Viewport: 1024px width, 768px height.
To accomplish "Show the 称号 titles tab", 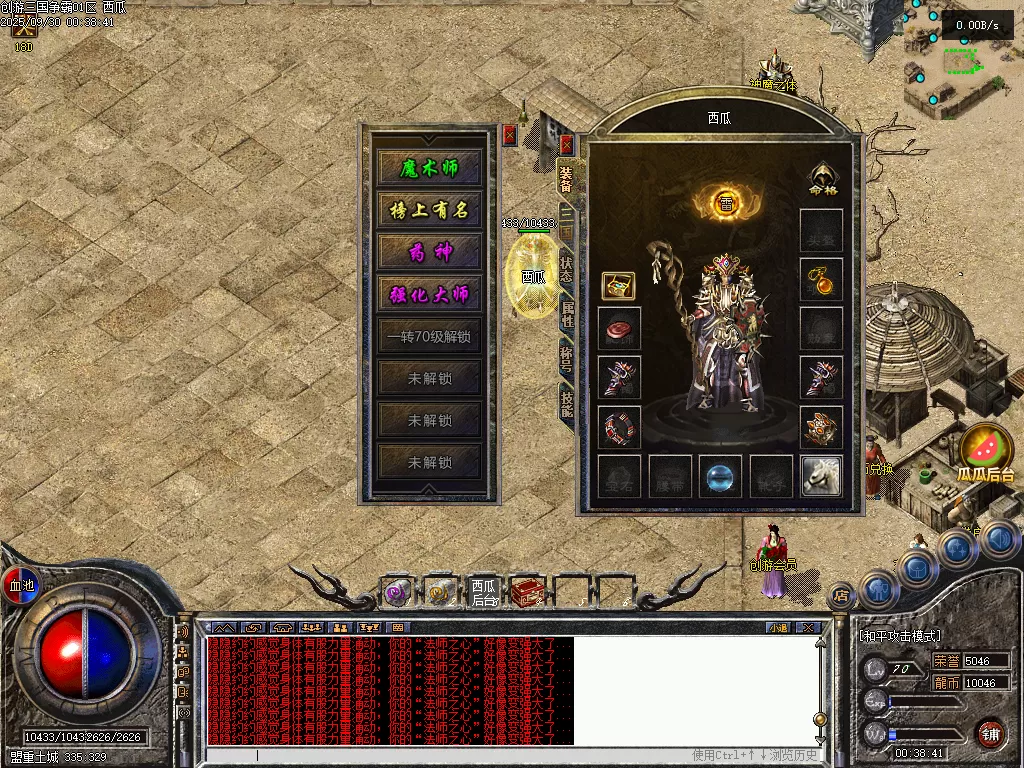I will [566, 357].
